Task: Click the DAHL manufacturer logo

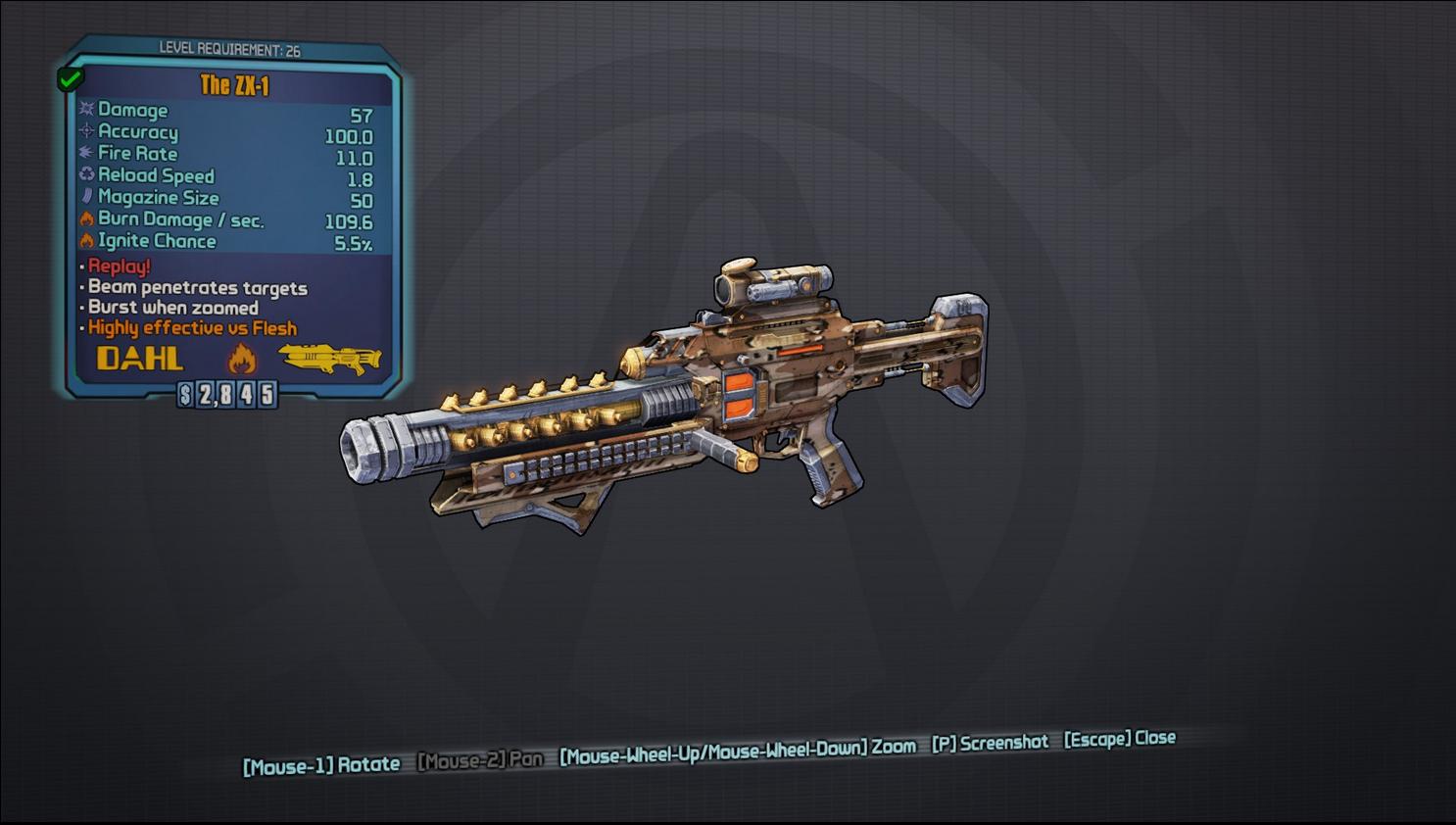Action: coord(140,359)
